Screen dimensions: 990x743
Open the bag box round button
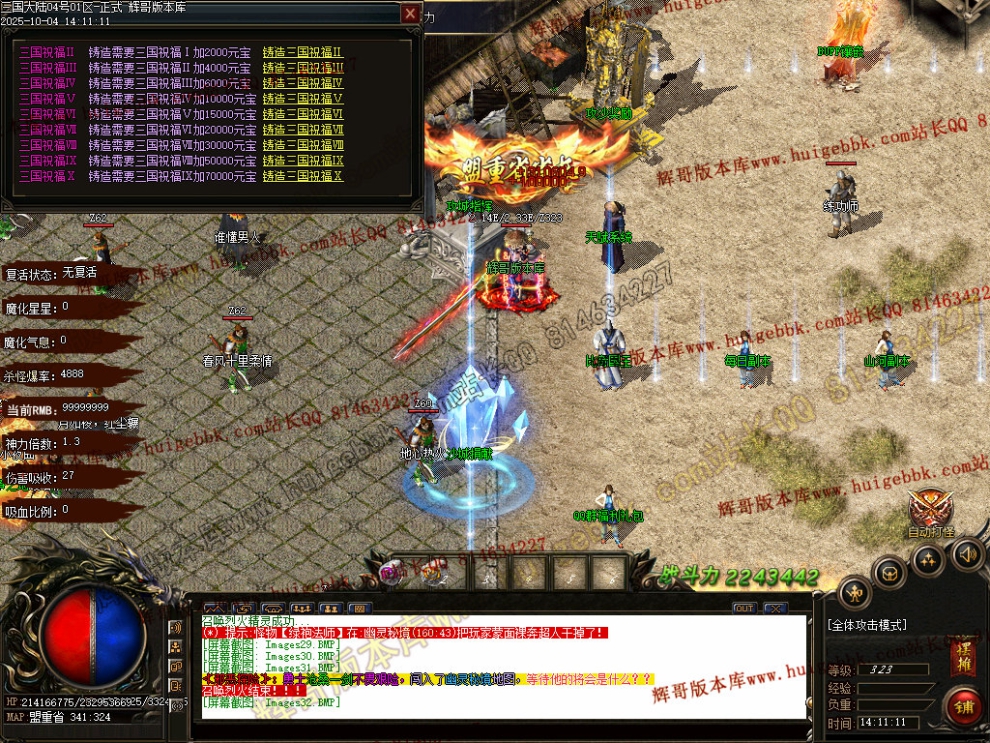click(889, 573)
